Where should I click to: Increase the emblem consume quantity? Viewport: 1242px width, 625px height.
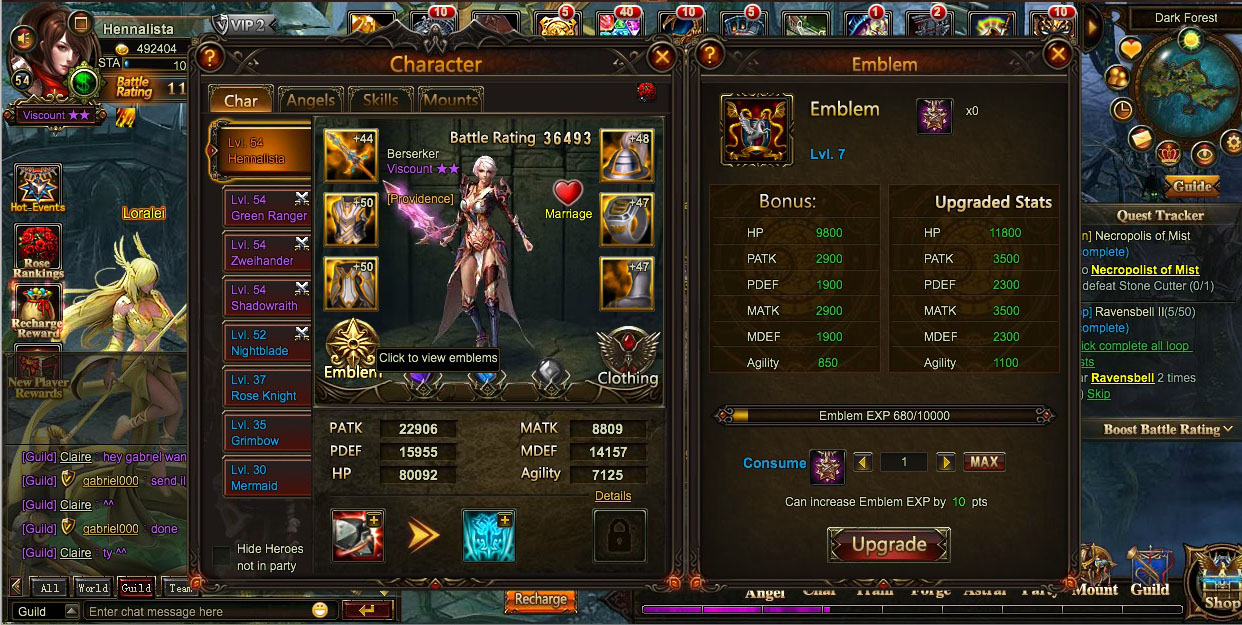[x=945, y=462]
